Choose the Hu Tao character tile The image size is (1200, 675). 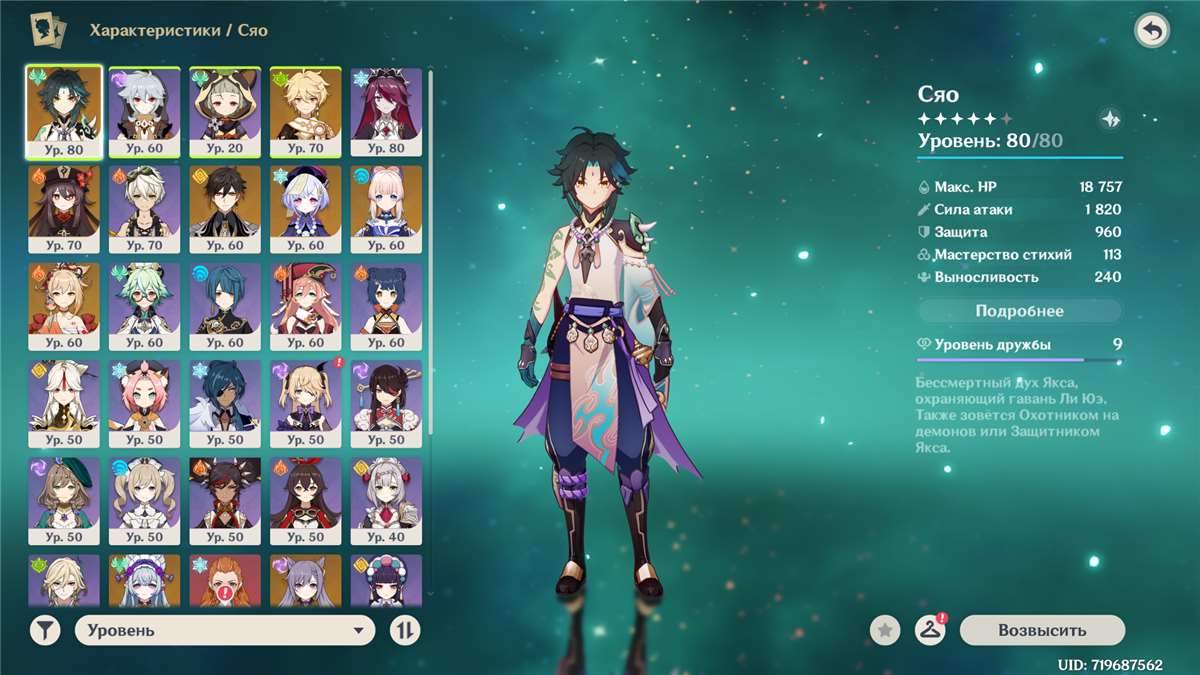64,209
